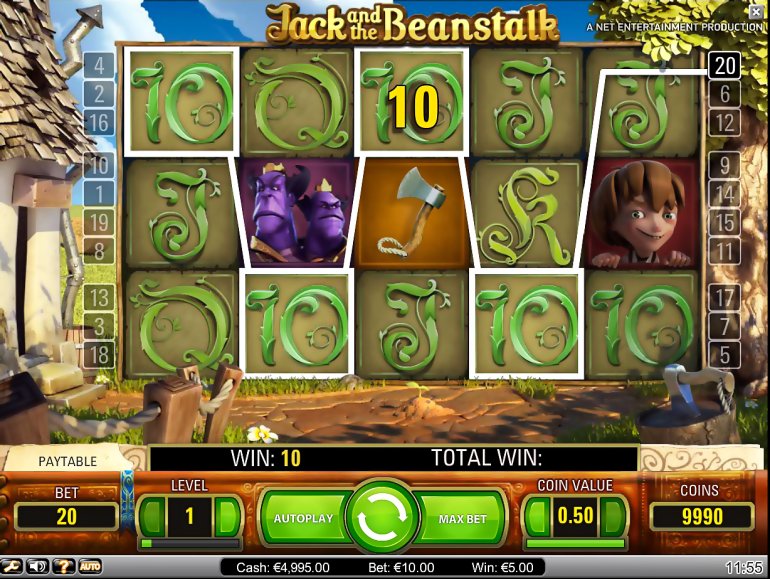Open the Paytable
770x579 pixels.
pyautogui.click(x=68, y=461)
